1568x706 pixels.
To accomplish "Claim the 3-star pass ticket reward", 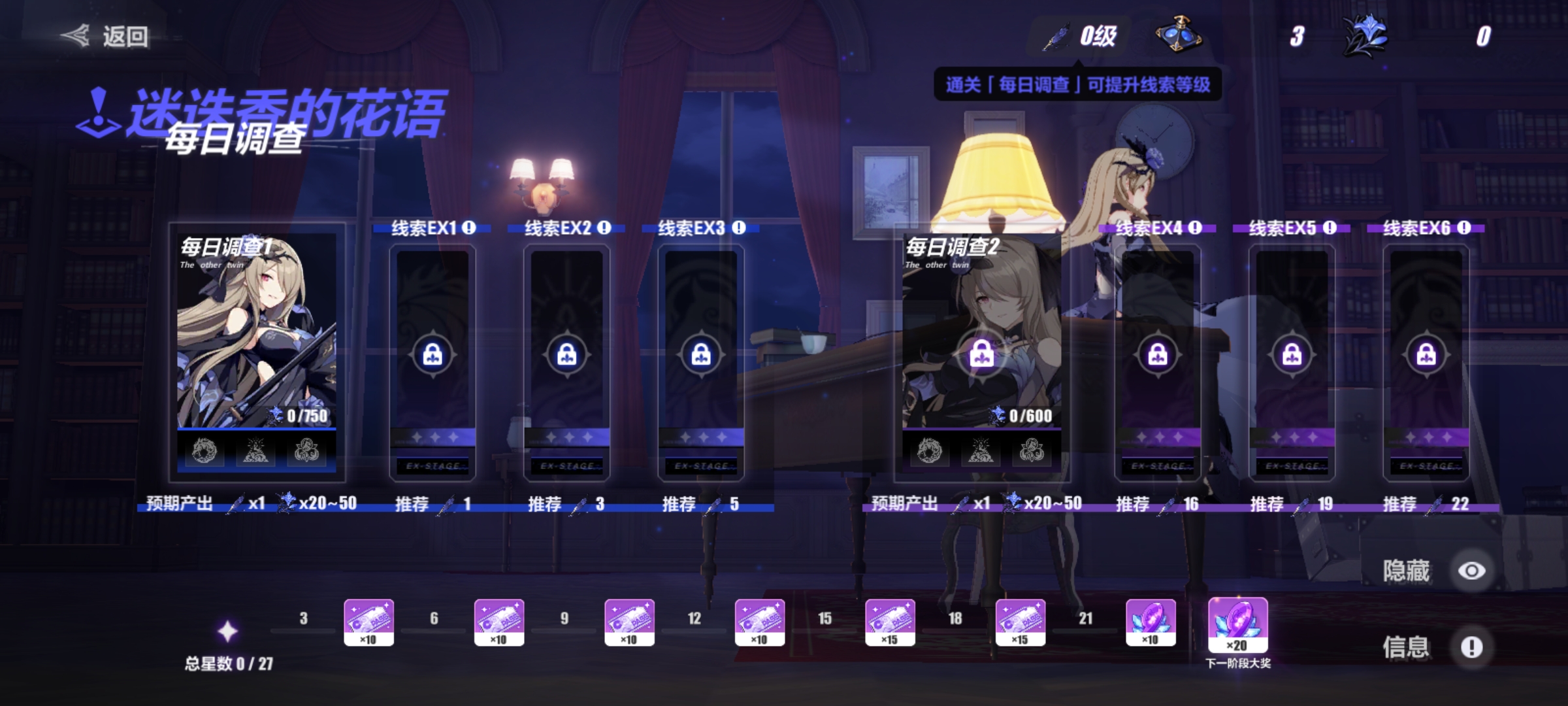I will 368,622.
